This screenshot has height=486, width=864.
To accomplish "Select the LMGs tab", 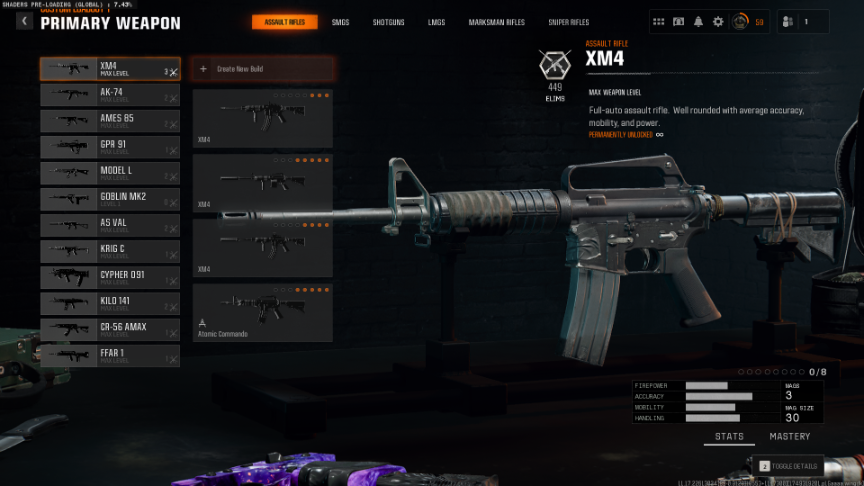I will (x=437, y=22).
